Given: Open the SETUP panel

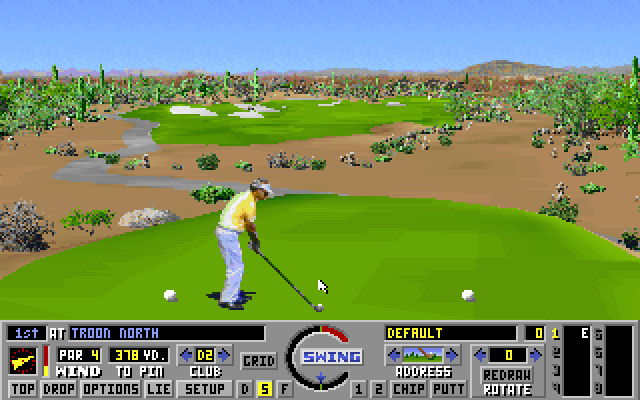Looking at the screenshot, I should click(x=205, y=389).
